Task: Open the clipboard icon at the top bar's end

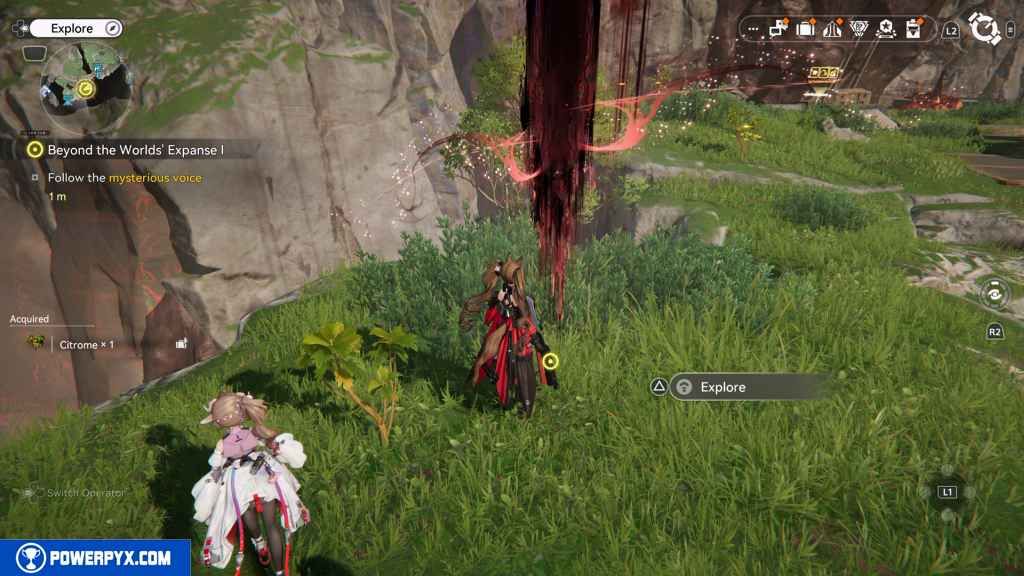Action: pyautogui.click(x=913, y=30)
